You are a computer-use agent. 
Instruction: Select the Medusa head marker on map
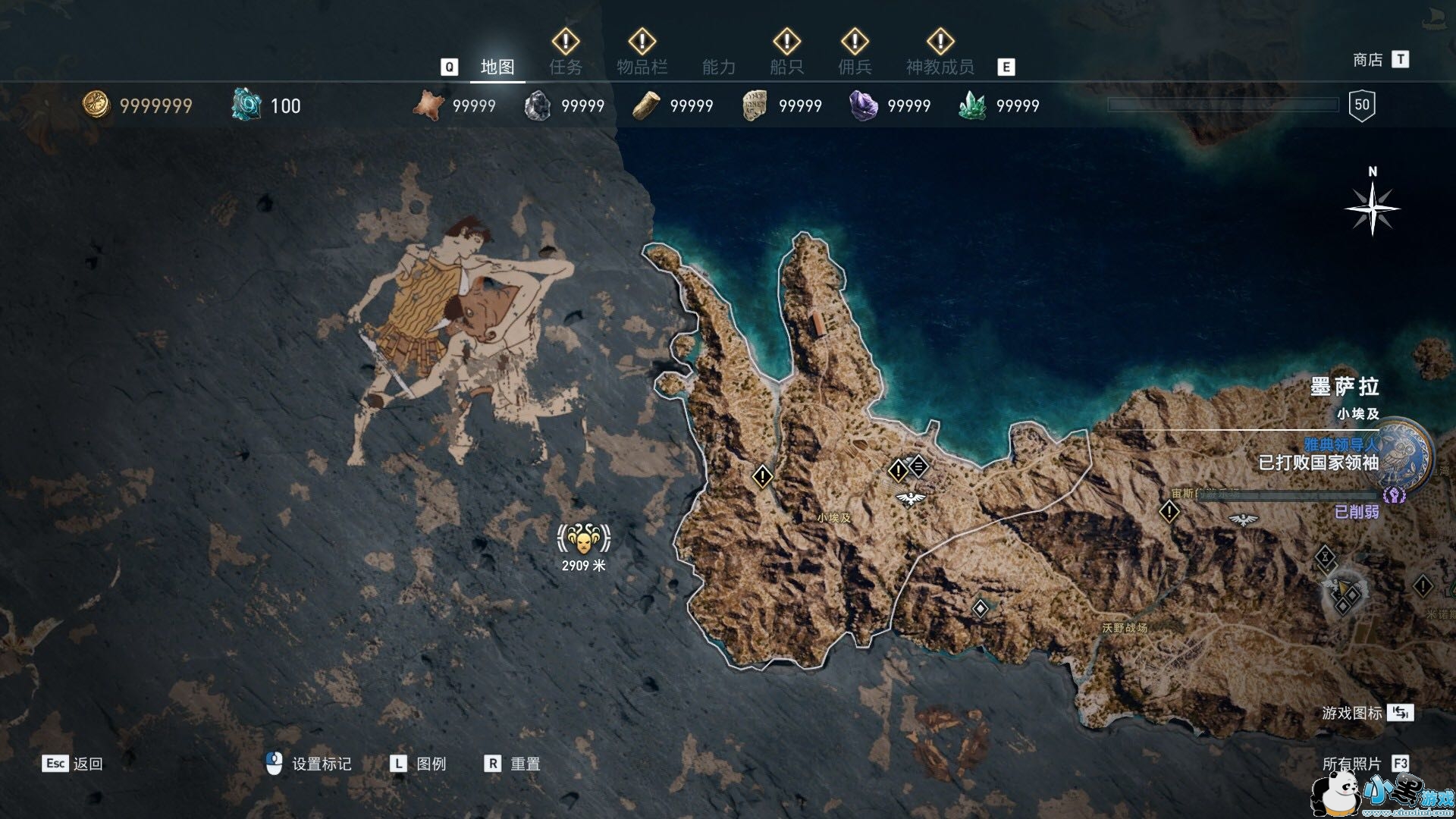pyautogui.click(x=583, y=540)
